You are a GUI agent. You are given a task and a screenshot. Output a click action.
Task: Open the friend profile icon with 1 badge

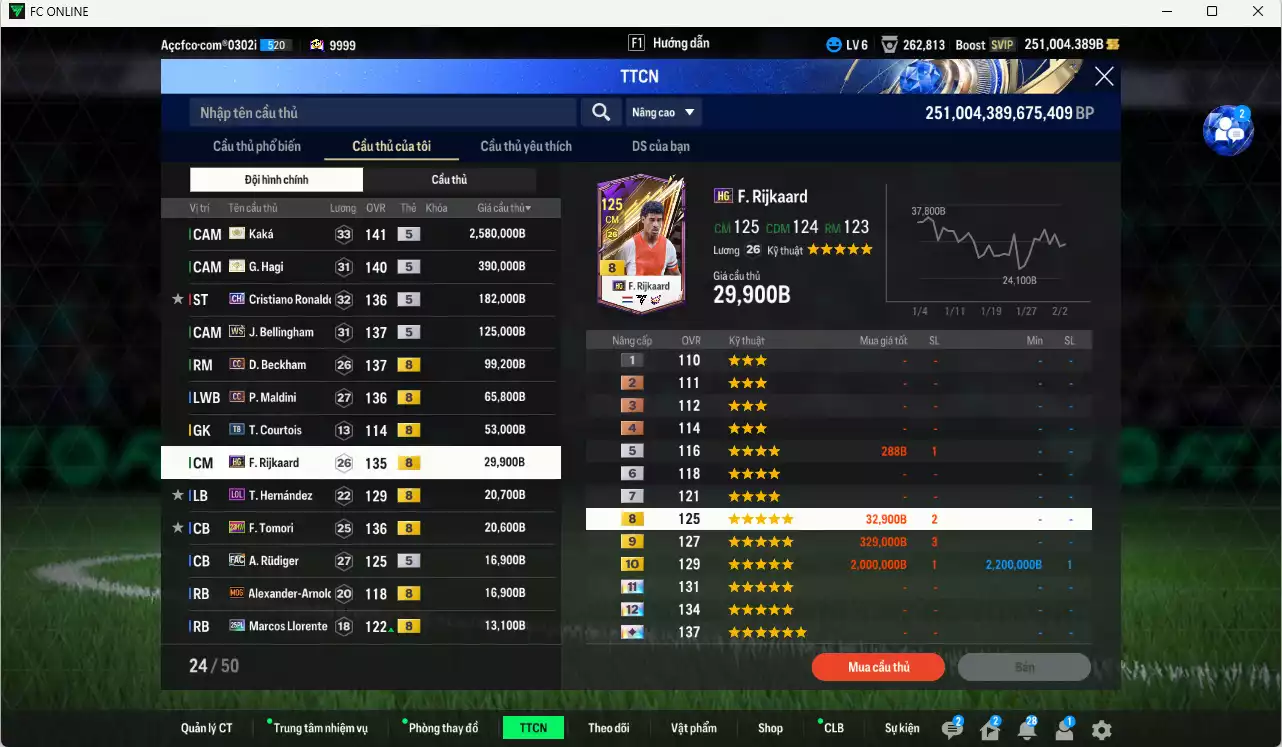point(1063,728)
